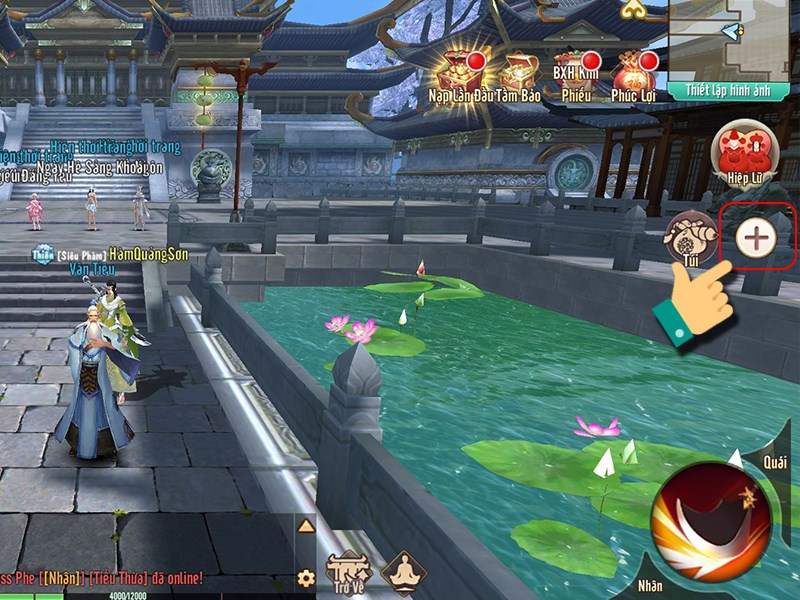Select the Quái target tab
This screenshot has width=800, height=600.
(x=775, y=463)
